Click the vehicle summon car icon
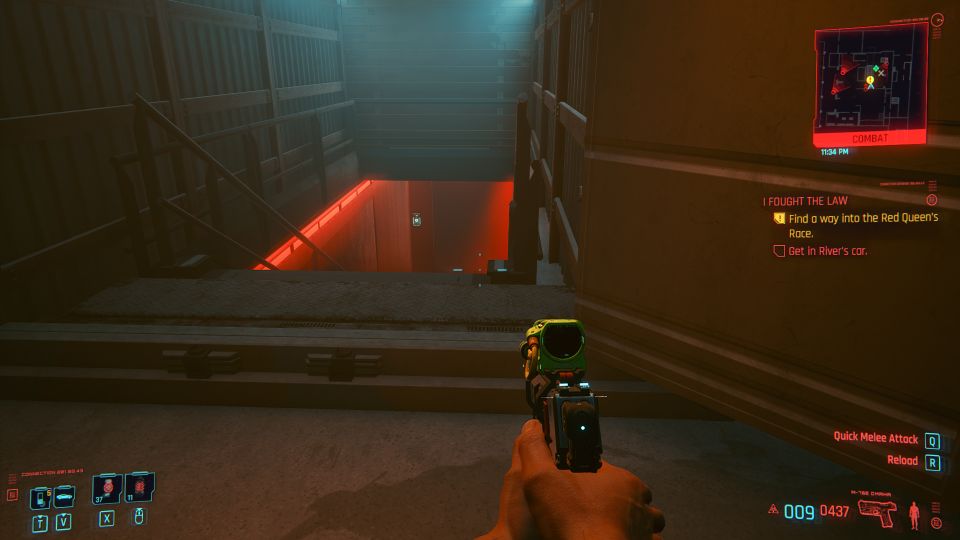Screen dimensions: 960x540 coord(63,496)
